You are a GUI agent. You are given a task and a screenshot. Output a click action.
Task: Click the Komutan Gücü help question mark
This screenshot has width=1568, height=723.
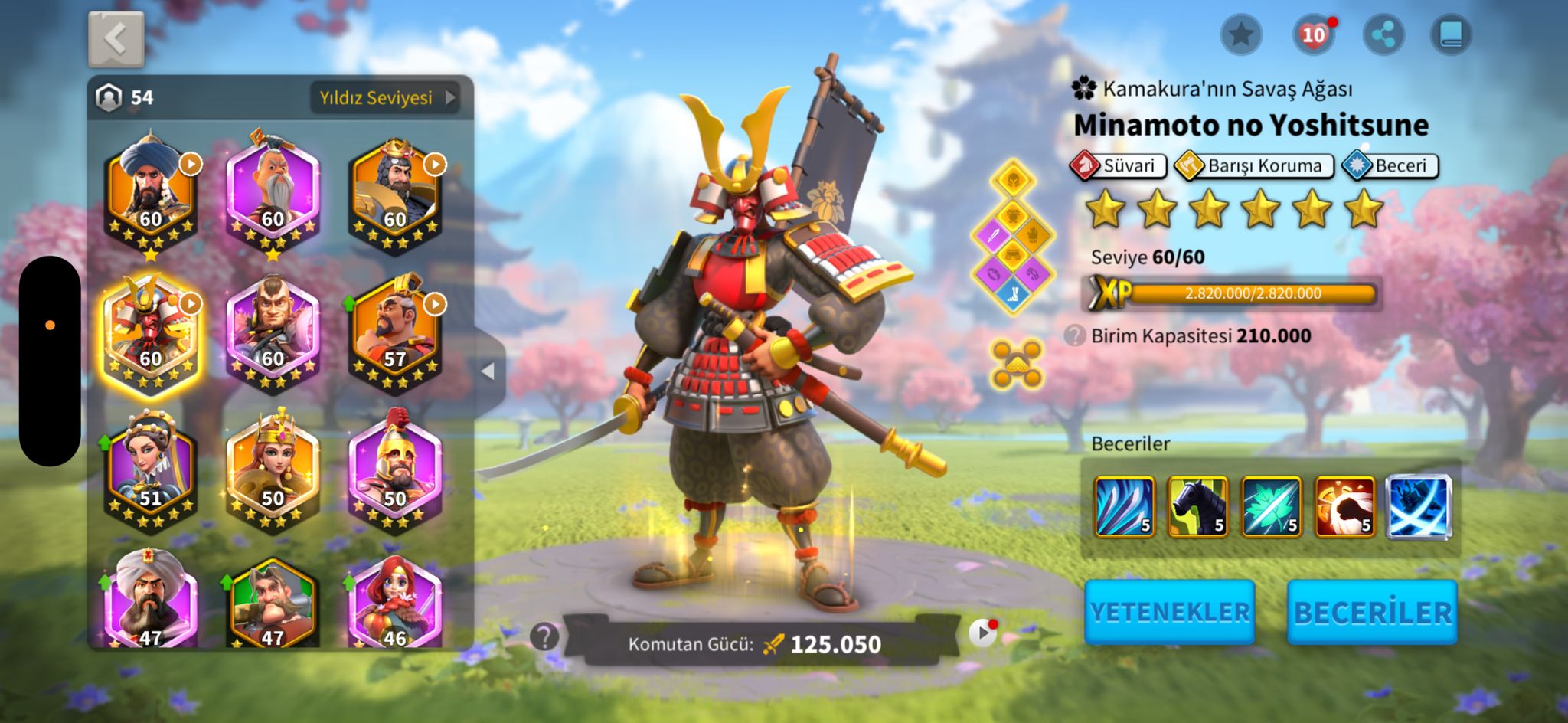click(544, 636)
